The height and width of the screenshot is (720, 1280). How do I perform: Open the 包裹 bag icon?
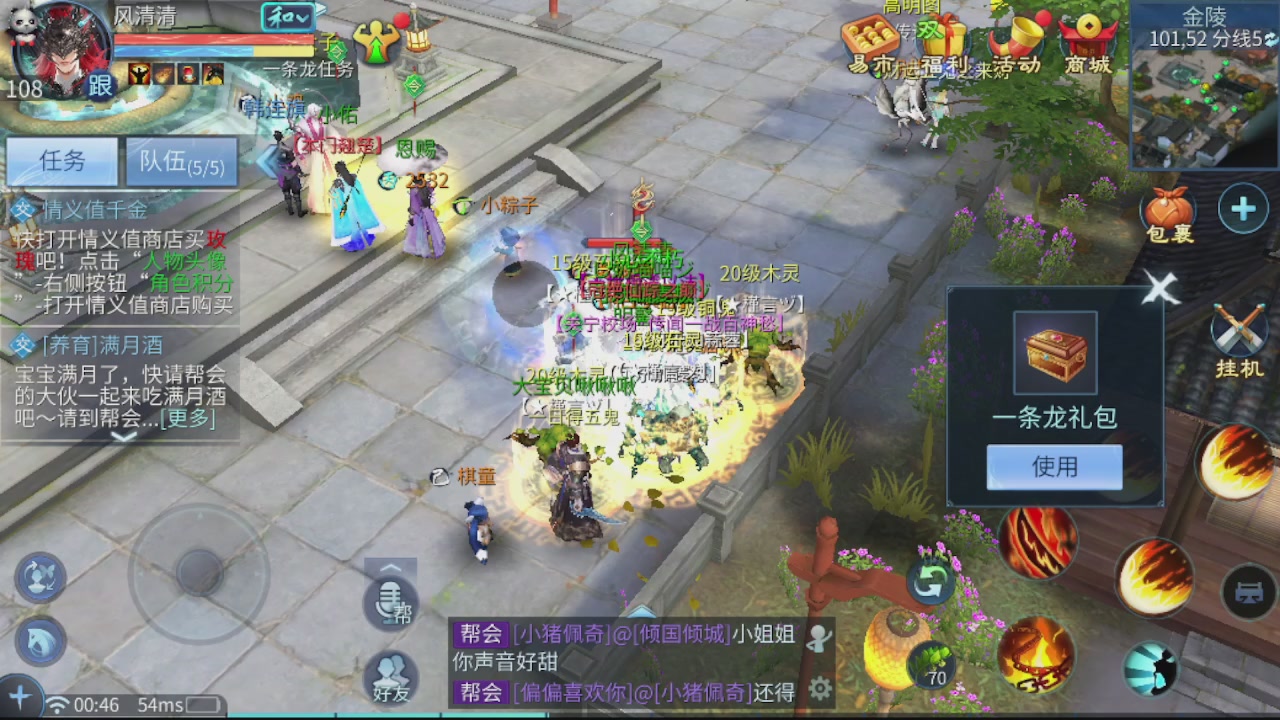point(1168,210)
